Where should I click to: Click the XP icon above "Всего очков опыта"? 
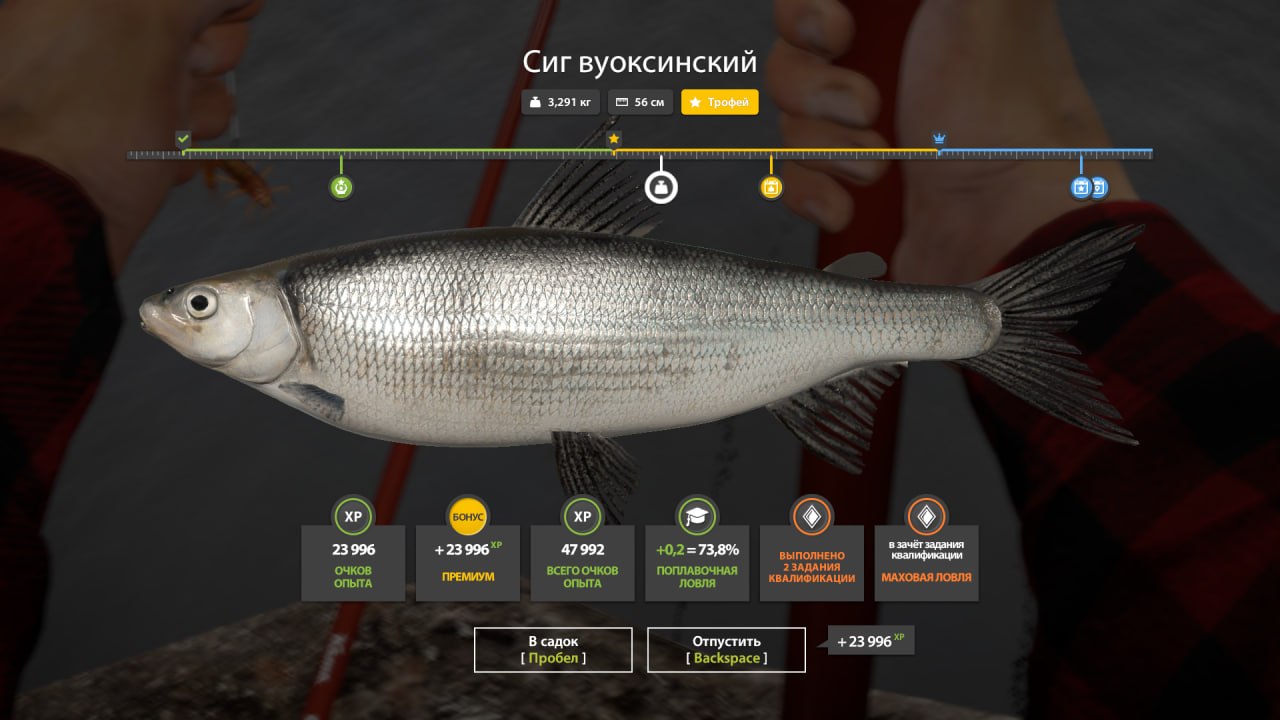click(x=582, y=517)
